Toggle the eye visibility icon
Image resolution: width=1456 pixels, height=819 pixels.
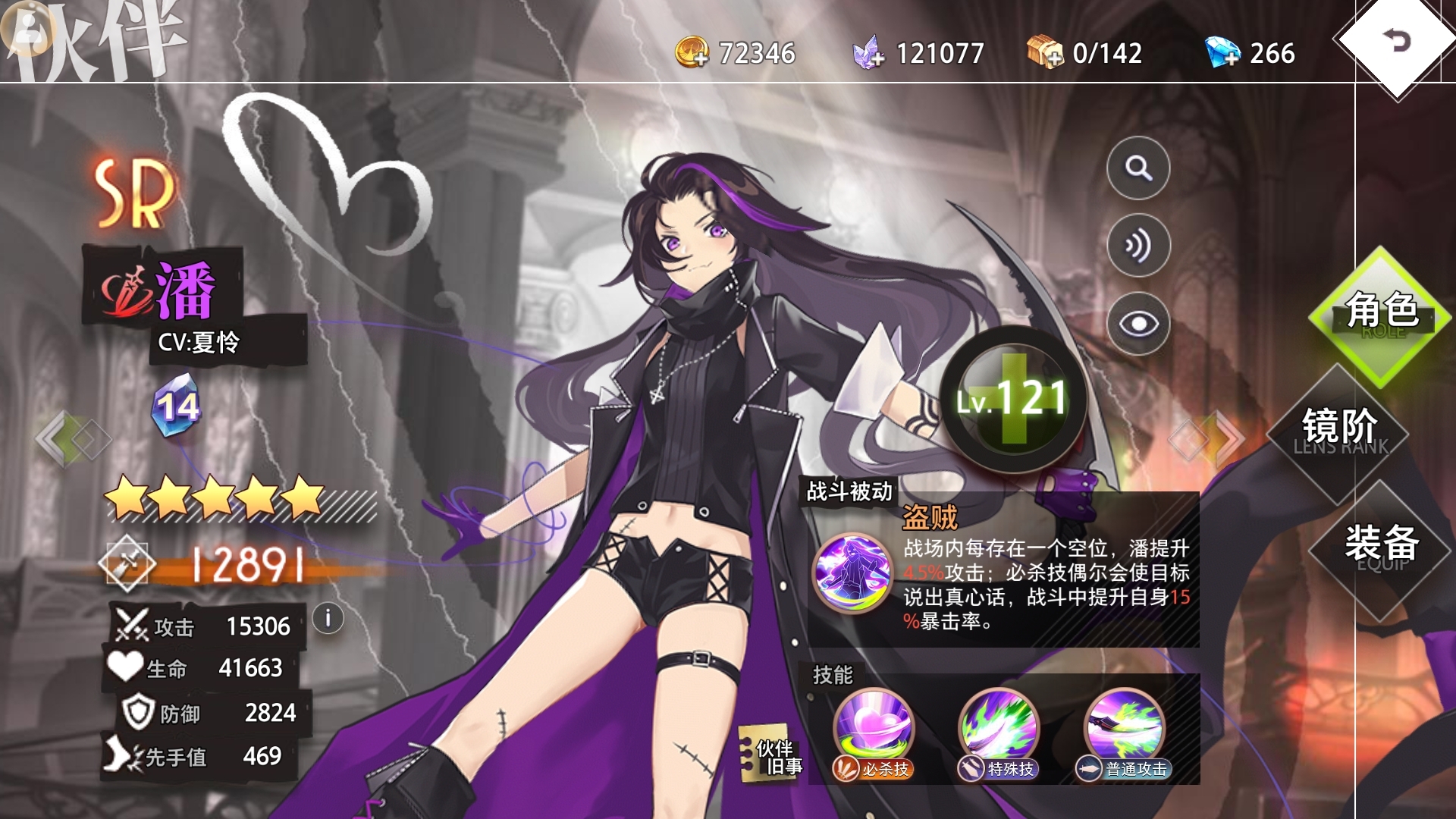pyautogui.click(x=1137, y=324)
